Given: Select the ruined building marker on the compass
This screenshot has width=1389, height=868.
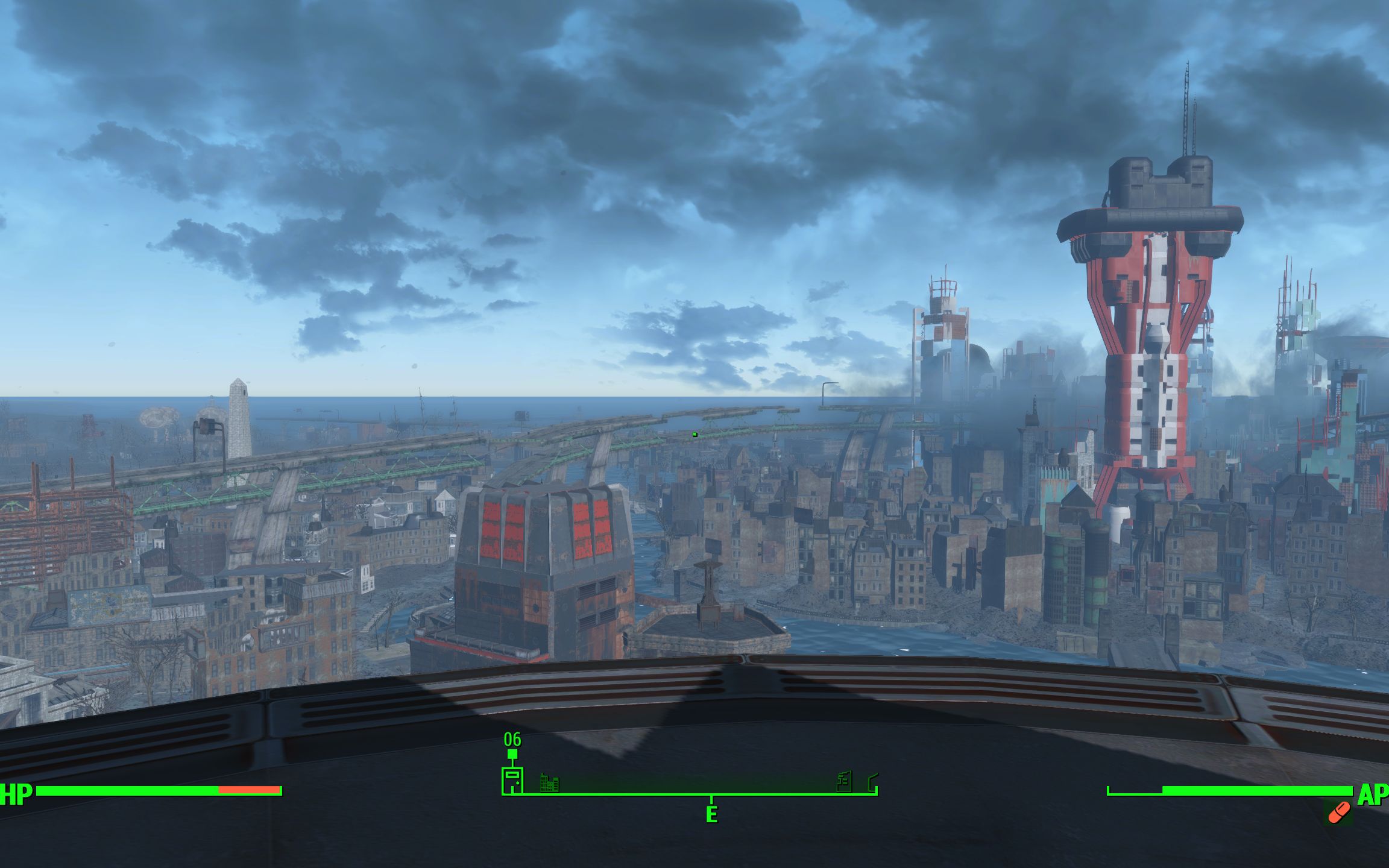Looking at the screenshot, I should (845, 782).
